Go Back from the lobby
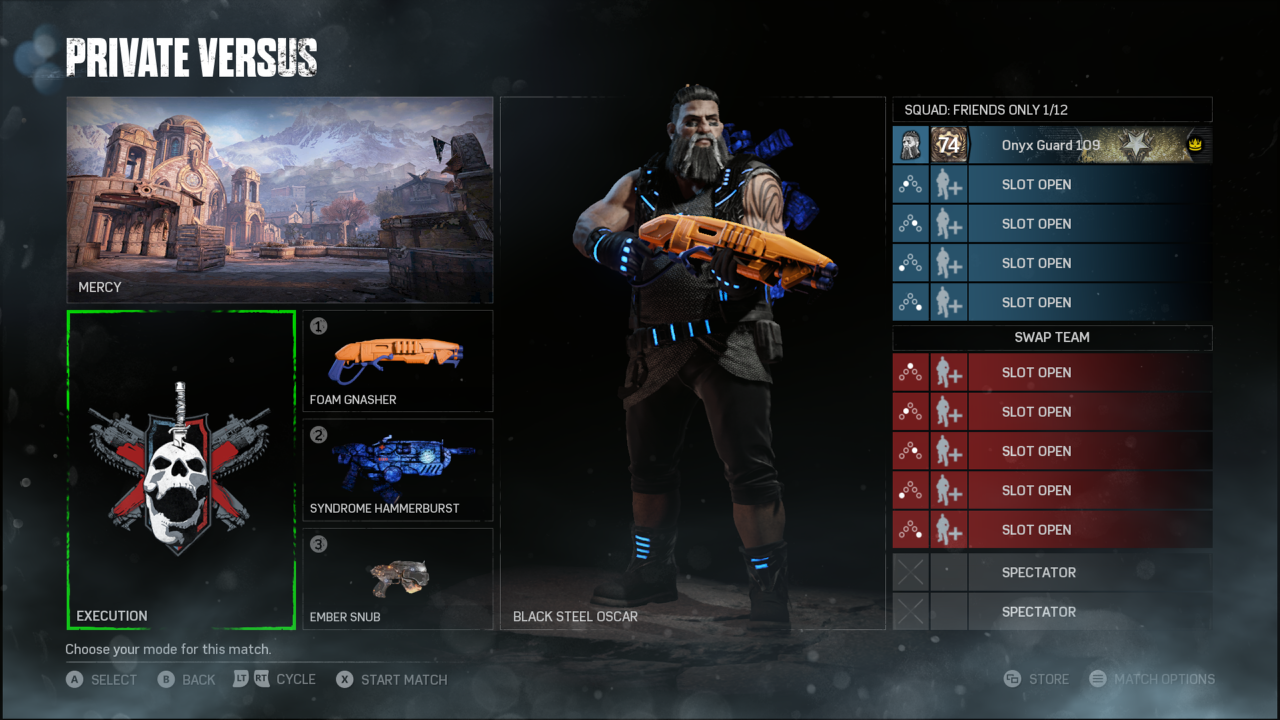This screenshot has width=1280, height=720. pyautogui.click(x=187, y=680)
